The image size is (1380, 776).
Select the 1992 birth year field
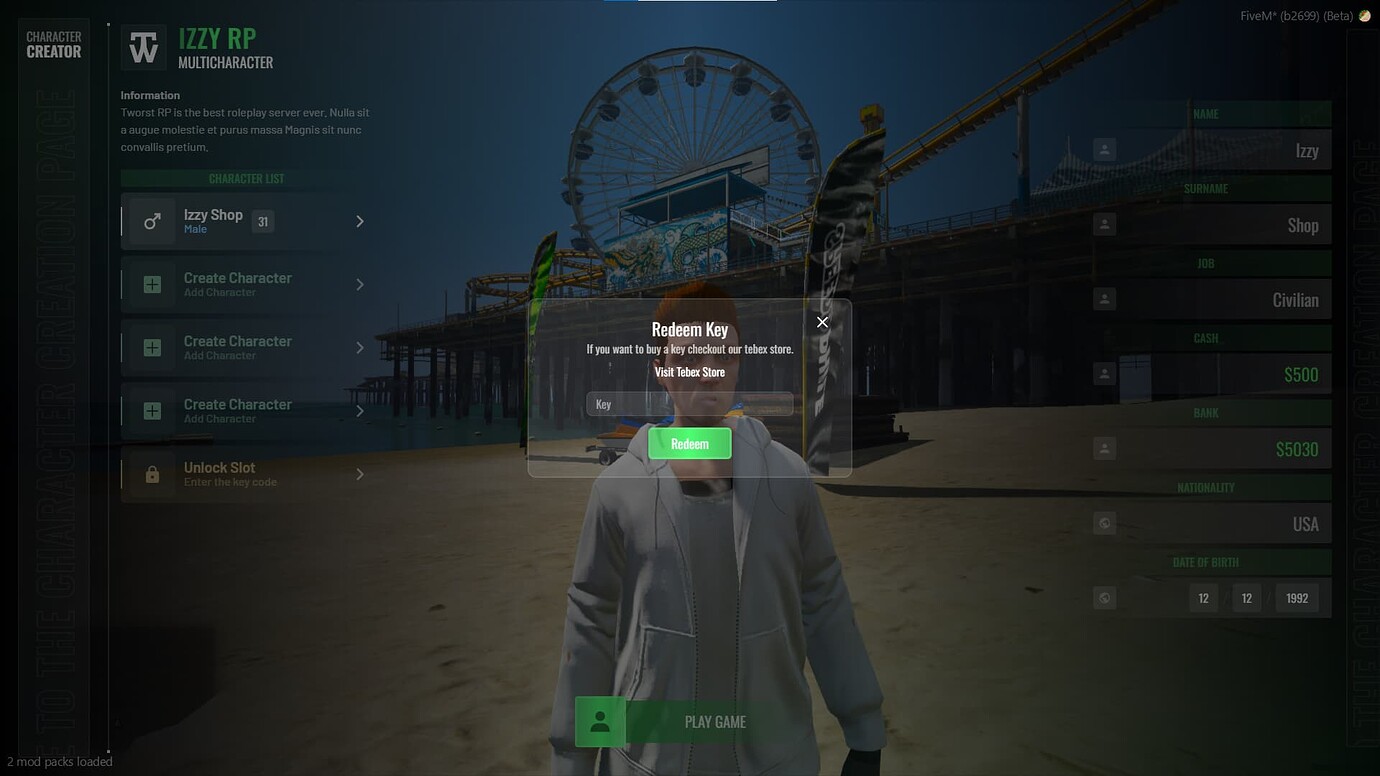click(x=1296, y=597)
